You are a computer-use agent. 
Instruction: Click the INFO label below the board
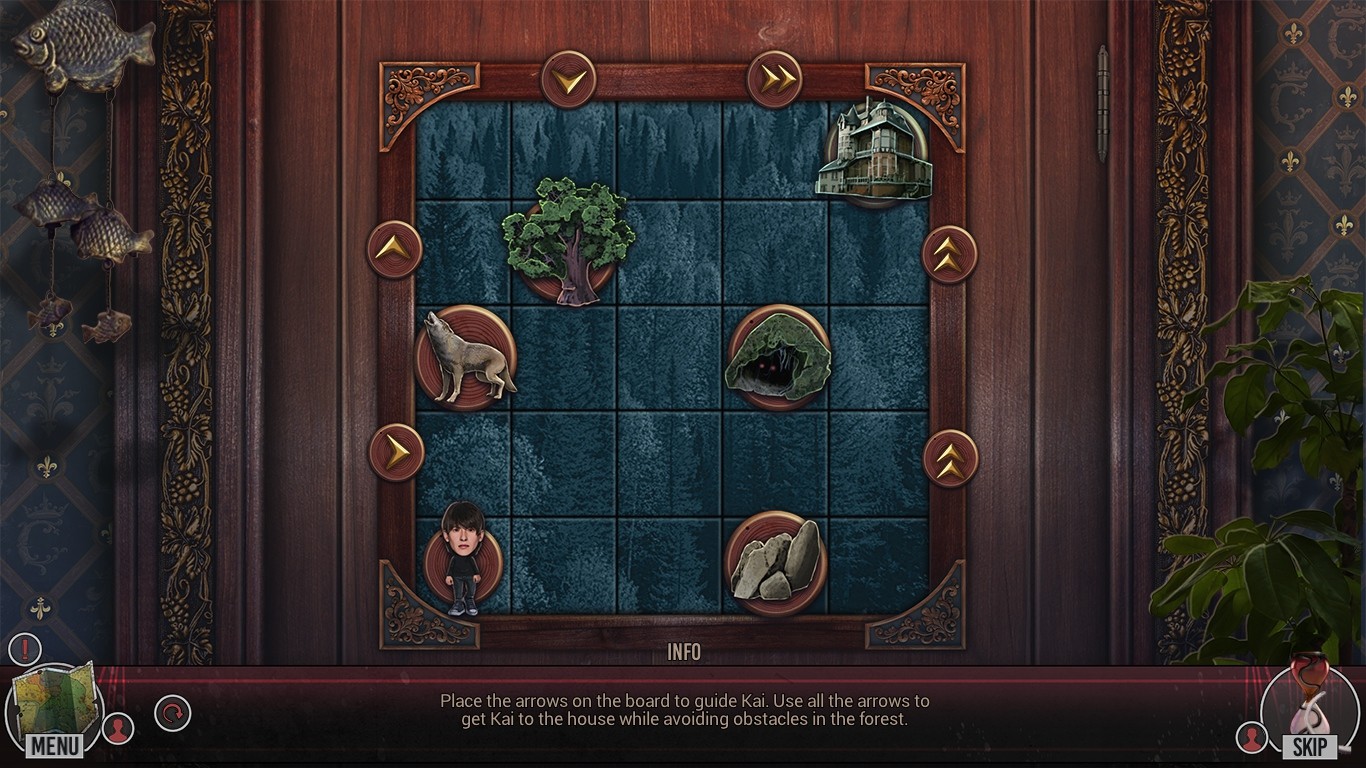[x=684, y=652]
